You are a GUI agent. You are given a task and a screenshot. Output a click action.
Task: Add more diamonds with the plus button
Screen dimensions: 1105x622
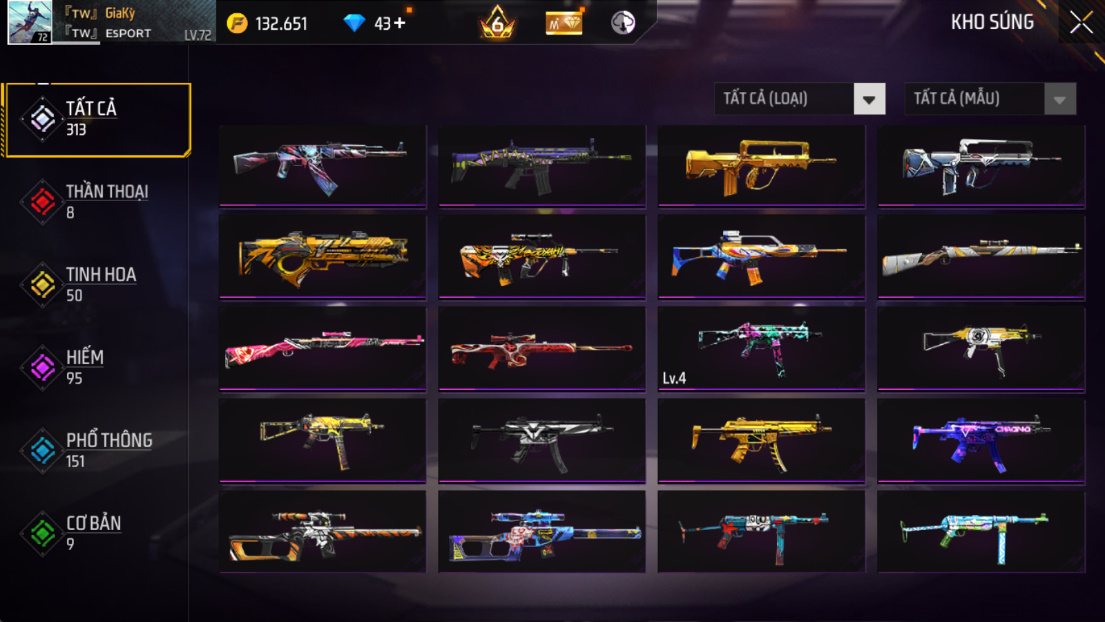400,23
